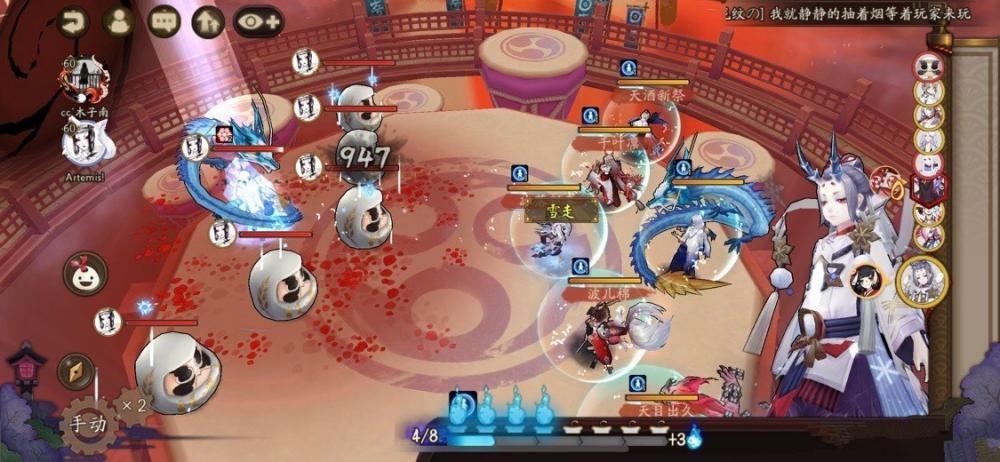1000x462 pixels.
Task: Click the gold diamond marker icon
Action: 76,371
